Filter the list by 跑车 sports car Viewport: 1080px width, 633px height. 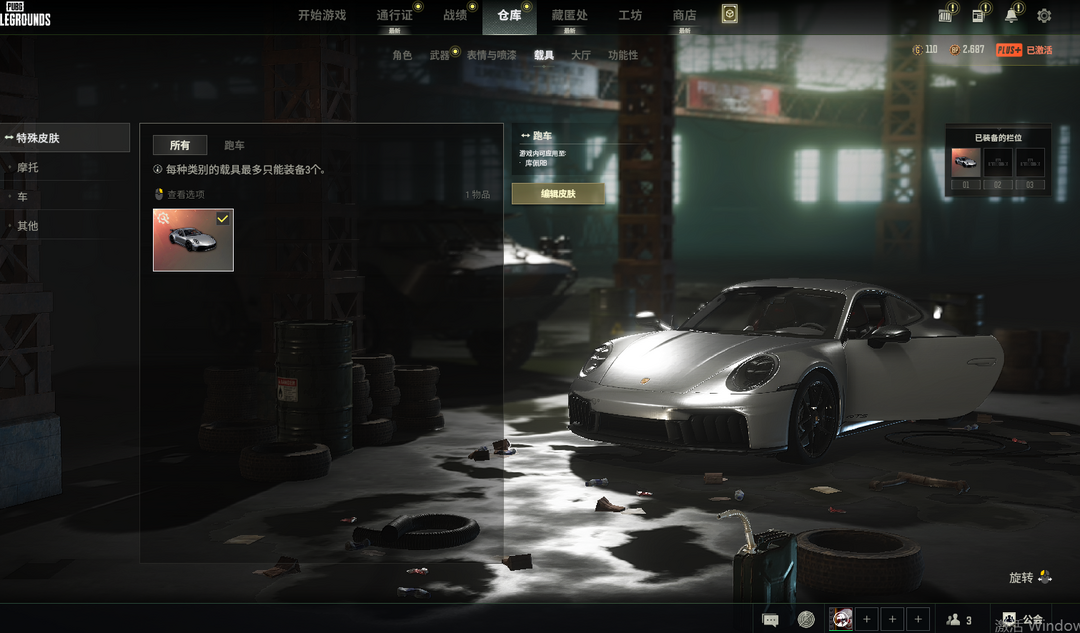[234, 145]
